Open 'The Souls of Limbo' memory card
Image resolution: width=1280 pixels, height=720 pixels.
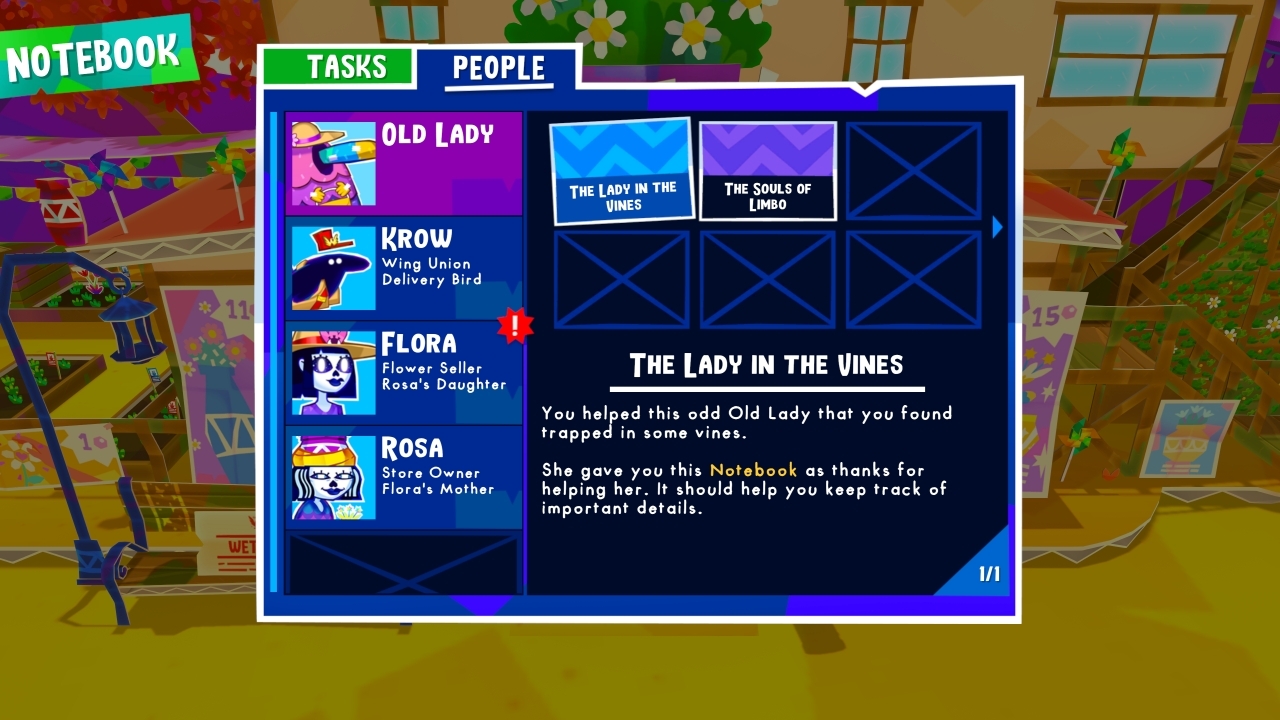pyautogui.click(x=767, y=170)
